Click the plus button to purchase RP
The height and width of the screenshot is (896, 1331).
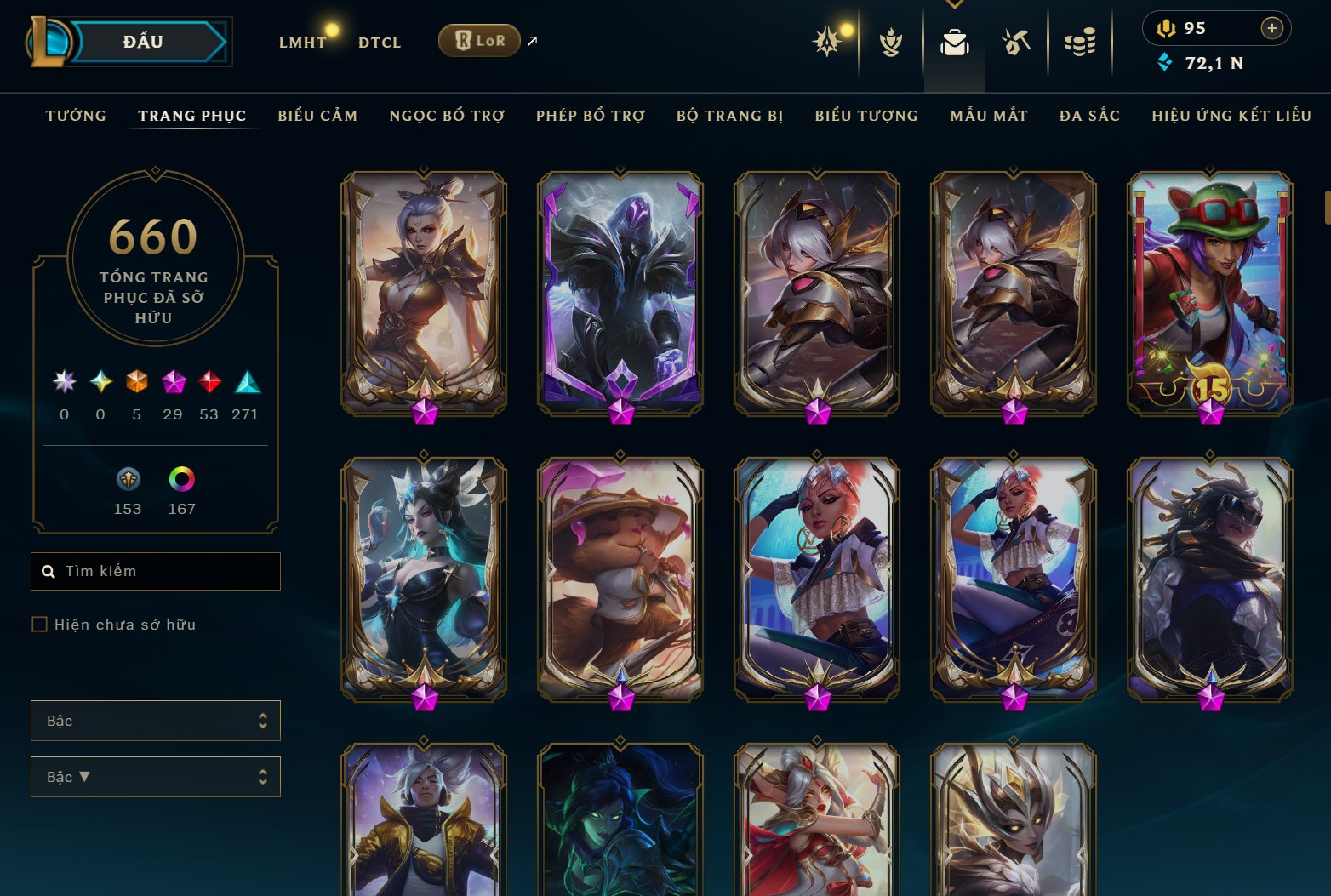[x=1273, y=28]
